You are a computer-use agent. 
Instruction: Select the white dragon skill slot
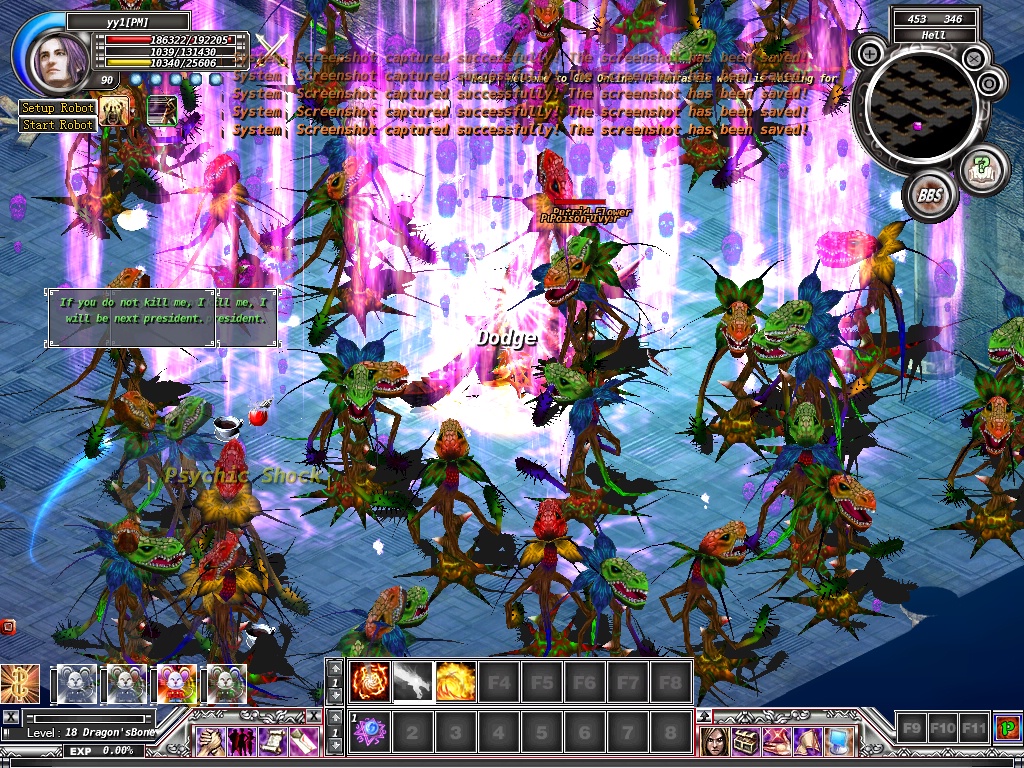(x=413, y=681)
